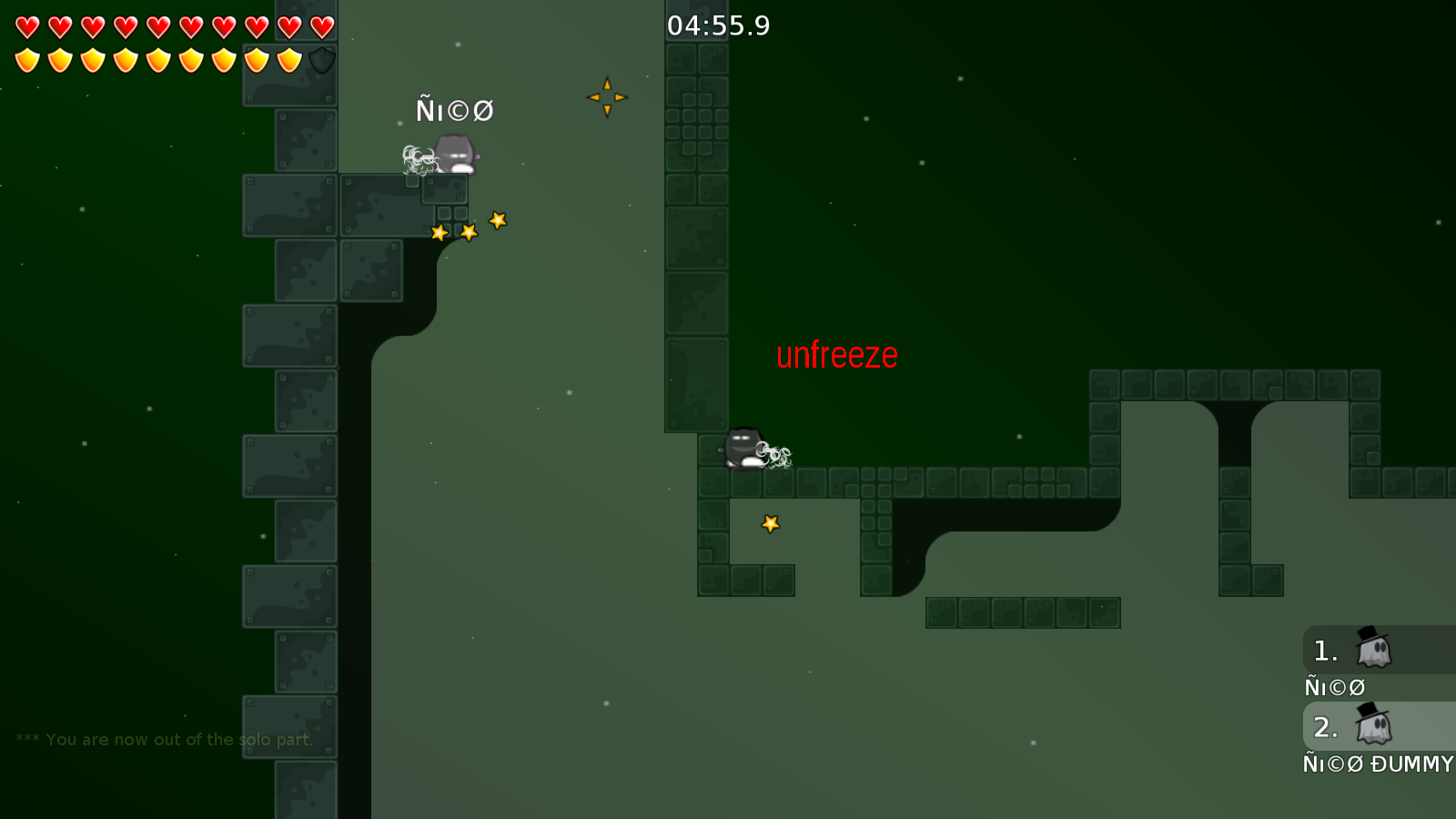
Task: Click the player name Ñı©Ø above the character
Action: pyautogui.click(x=454, y=110)
